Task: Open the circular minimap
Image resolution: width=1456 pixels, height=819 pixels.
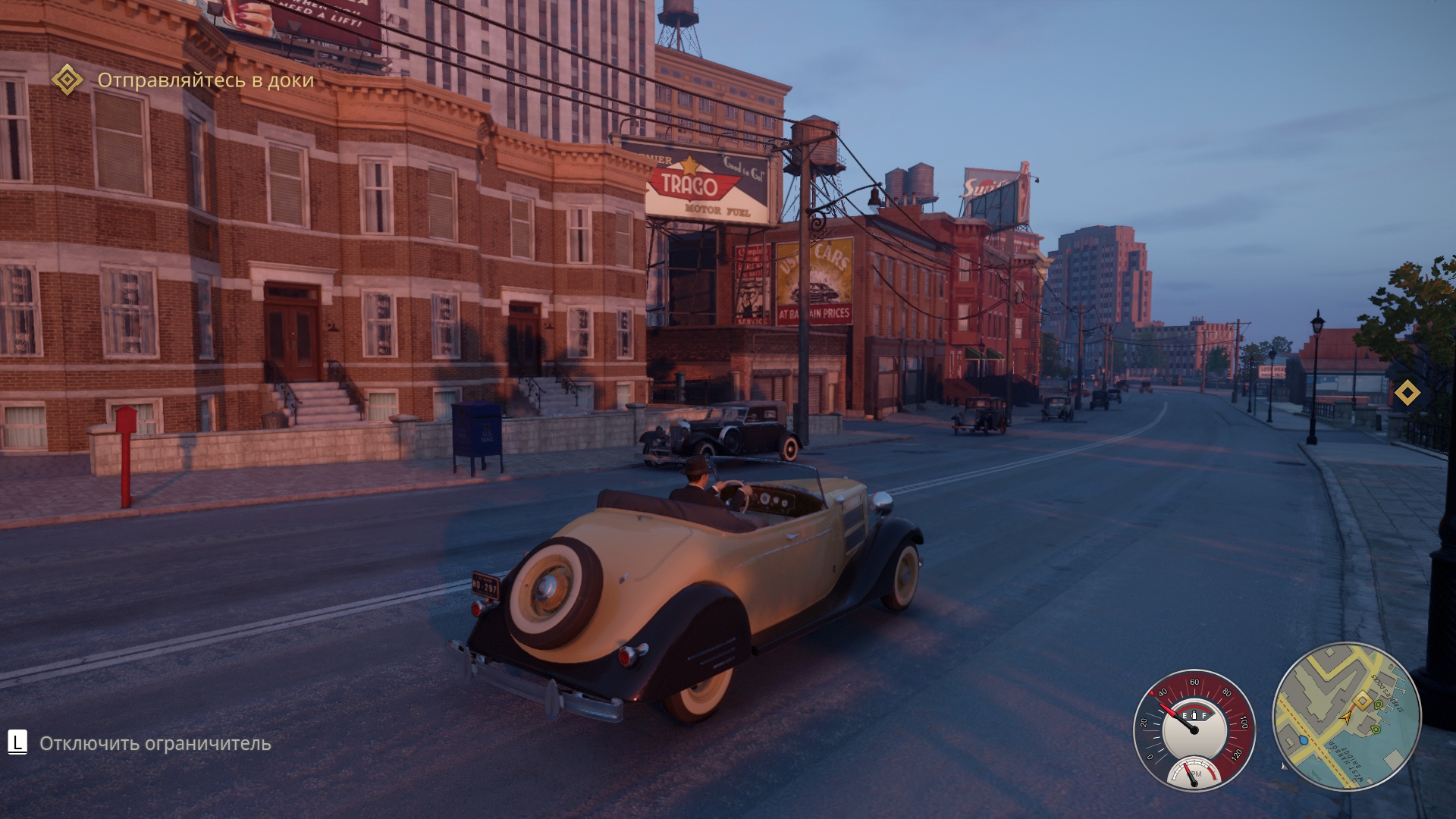Action: pyautogui.click(x=1346, y=717)
